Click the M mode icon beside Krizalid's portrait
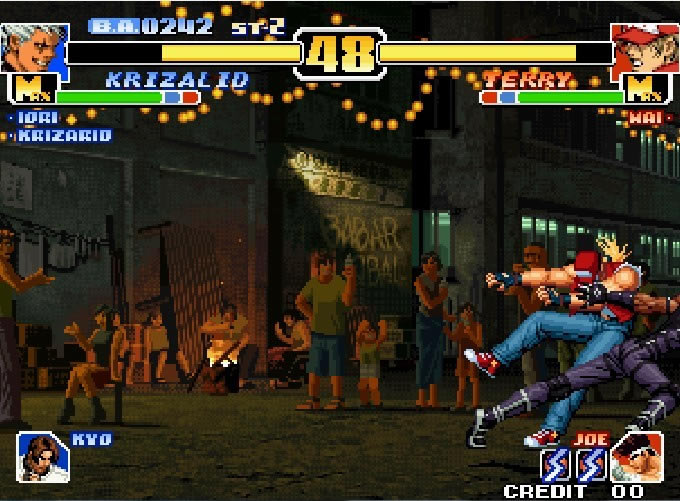680x501 pixels. (34, 91)
